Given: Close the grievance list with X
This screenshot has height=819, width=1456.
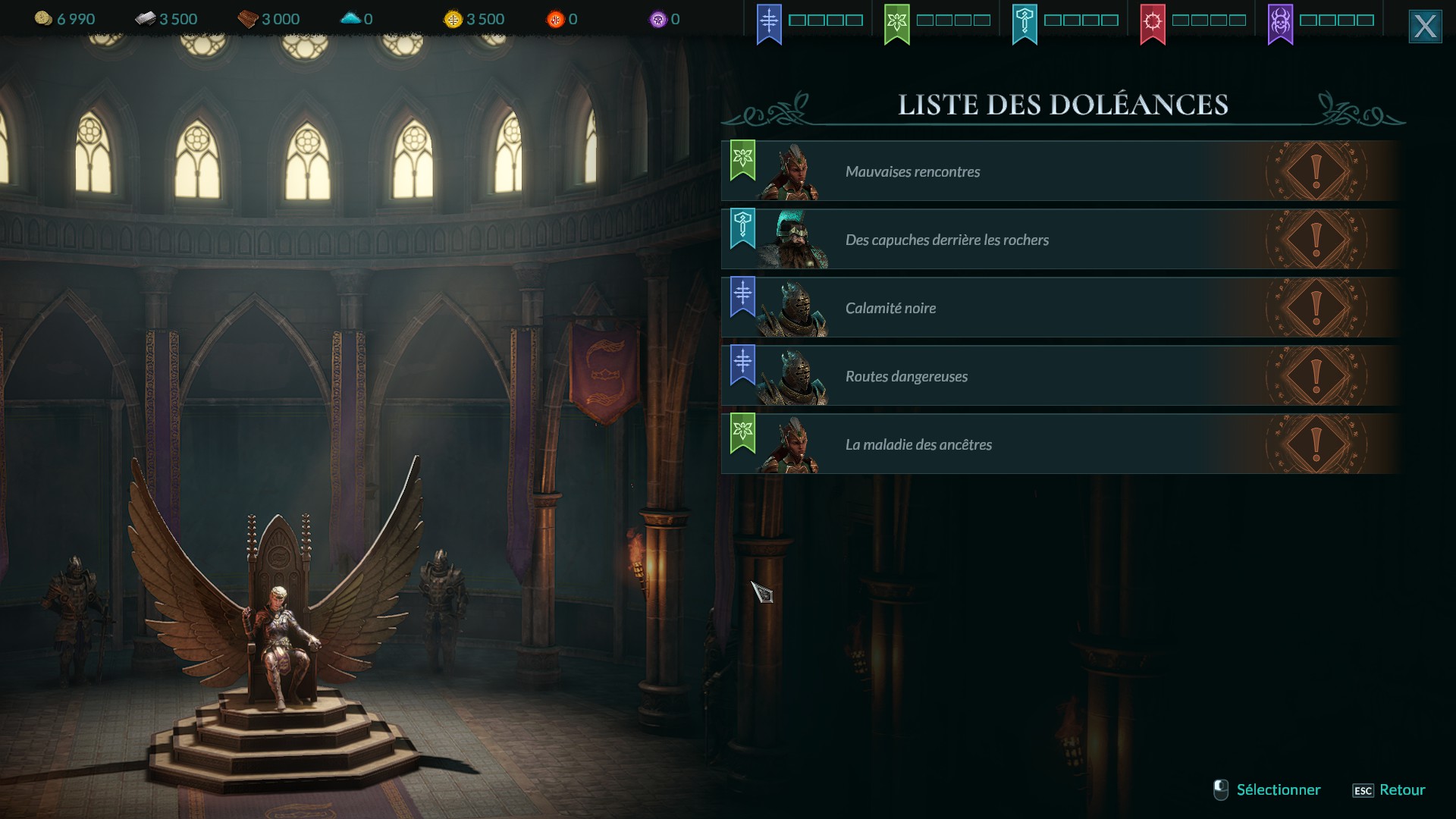Looking at the screenshot, I should [x=1425, y=27].
